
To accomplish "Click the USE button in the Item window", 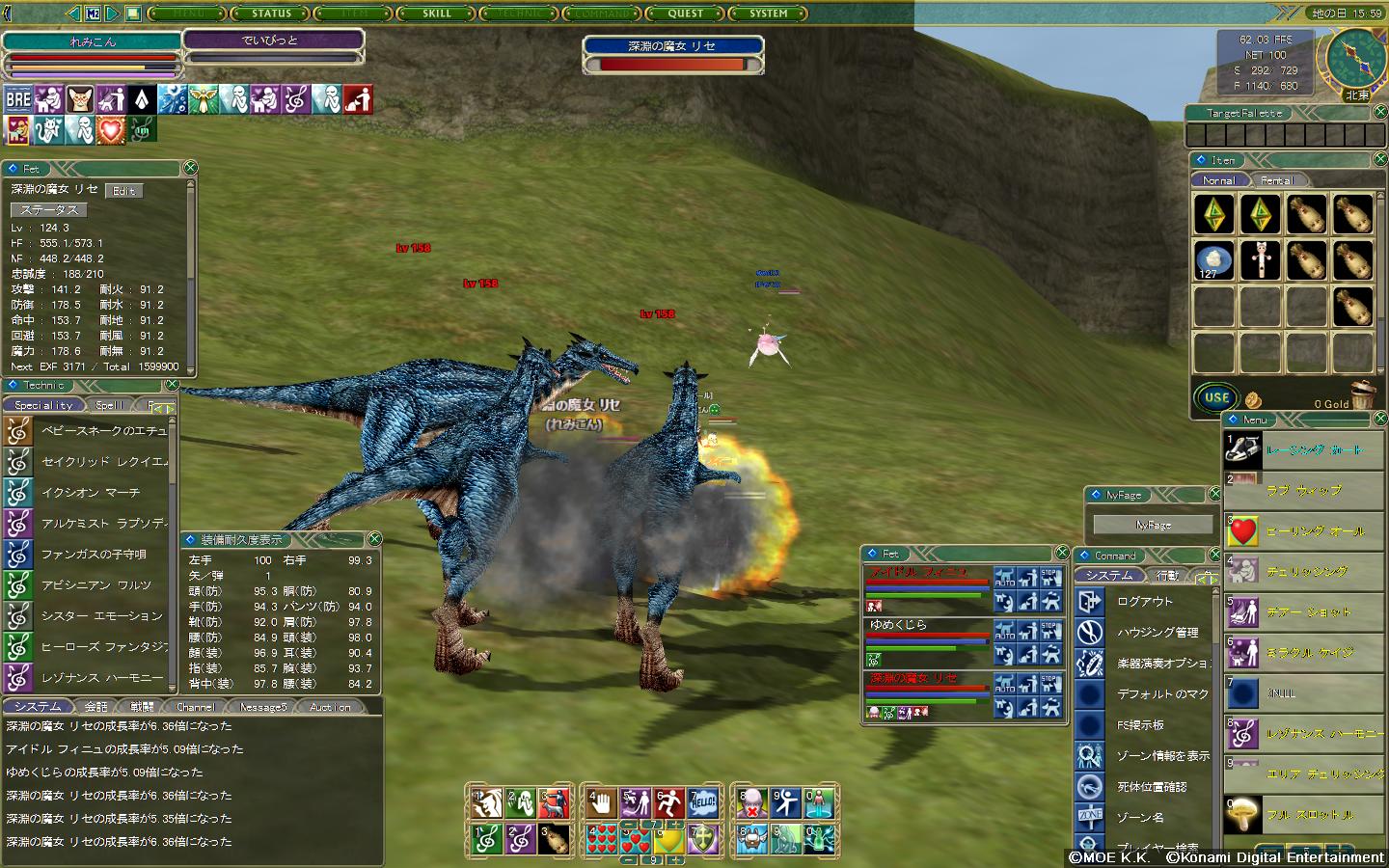I will point(1216,397).
